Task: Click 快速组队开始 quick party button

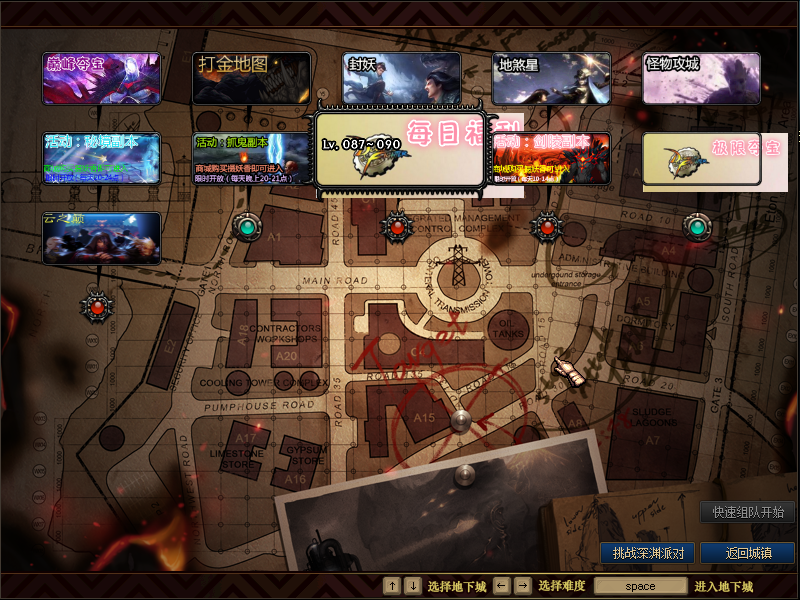Action: [x=747, y=512]
